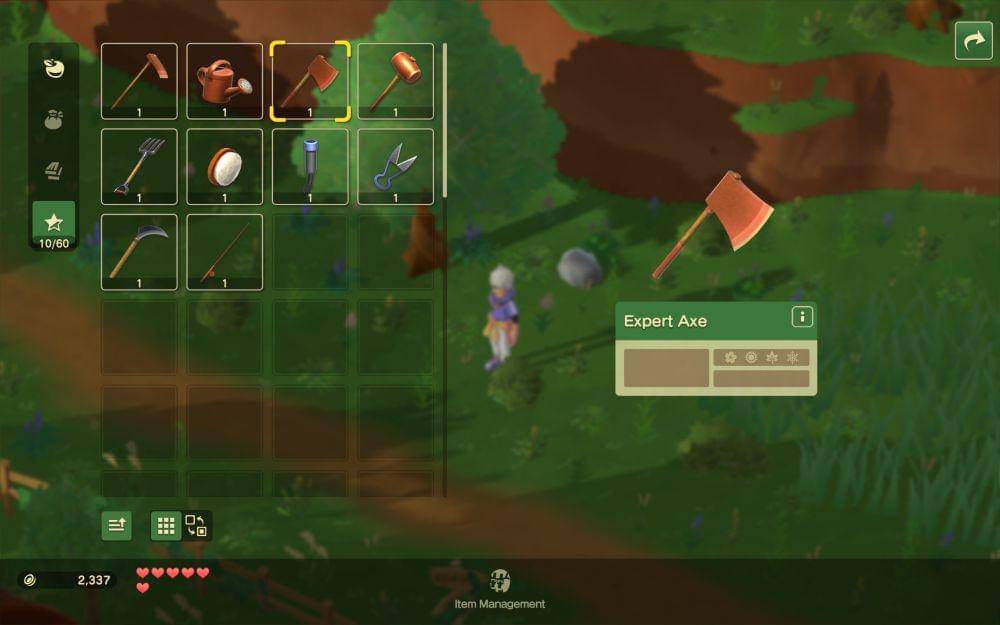The image size is (1000, 625).
Task: Switch to the materials lumber tab
Action: pyautogui.click(x=54, y=170)
